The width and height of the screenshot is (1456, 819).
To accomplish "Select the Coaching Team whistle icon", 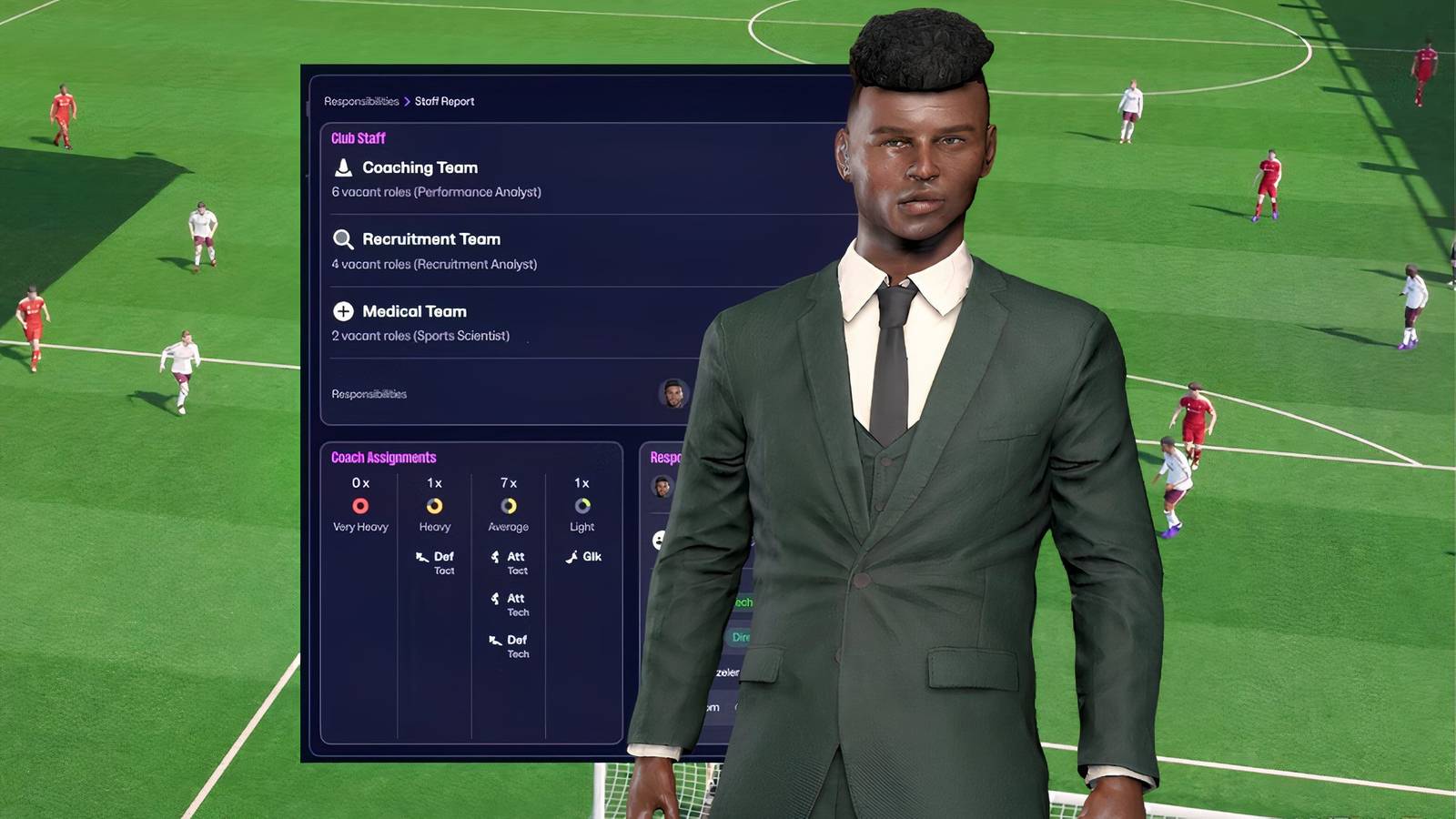I will (342, 167).
